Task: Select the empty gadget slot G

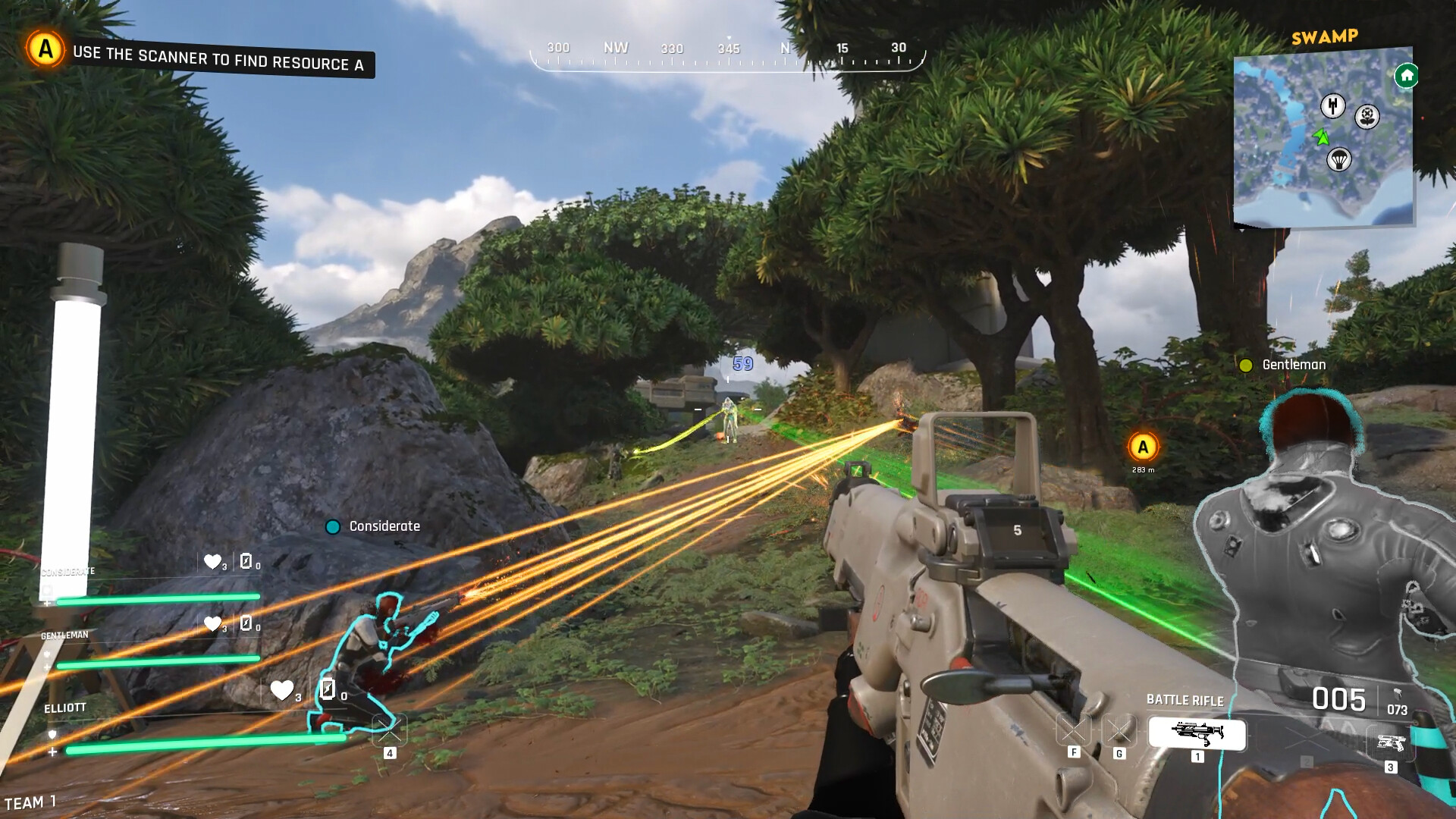Action: click(1118, 730)
